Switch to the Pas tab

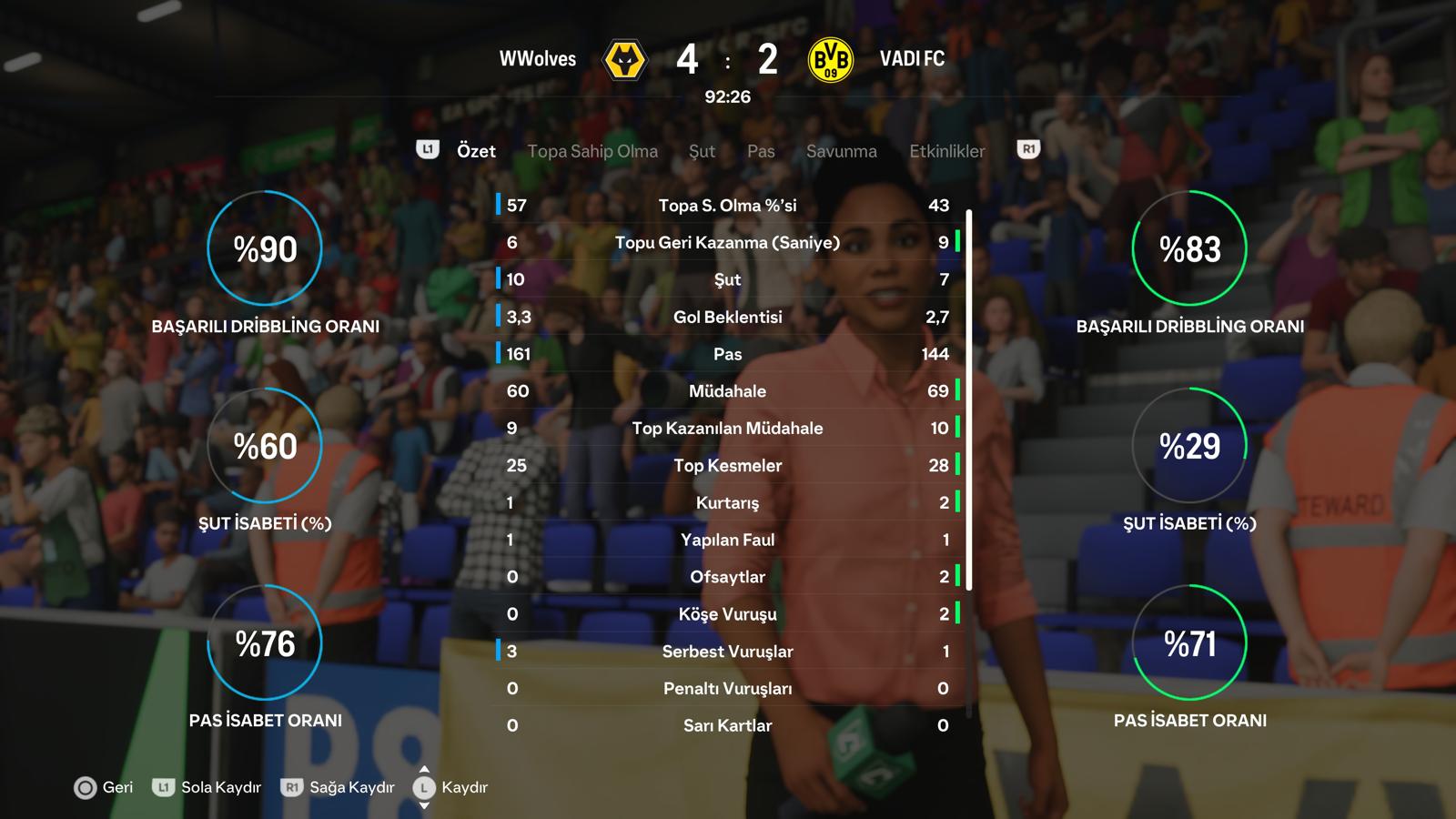pos(761,151)
